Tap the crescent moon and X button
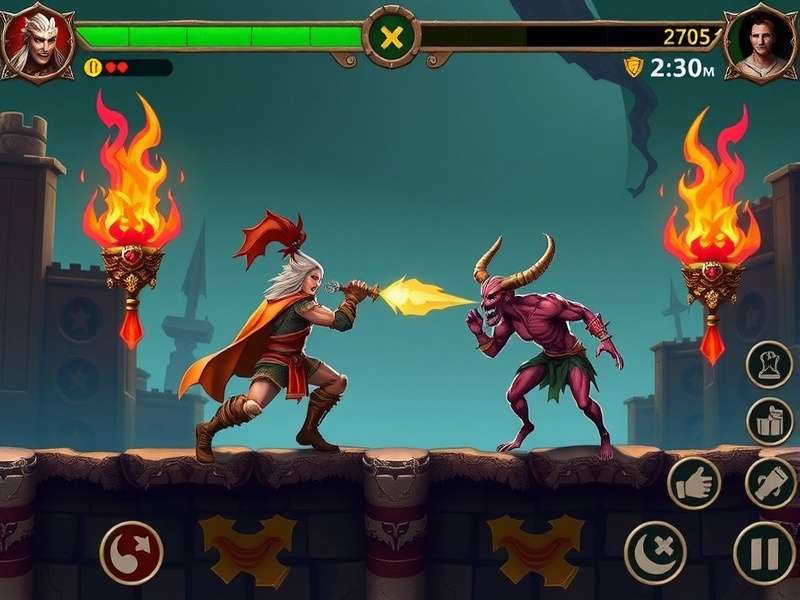The image size is (800, 600). point(655,552)
